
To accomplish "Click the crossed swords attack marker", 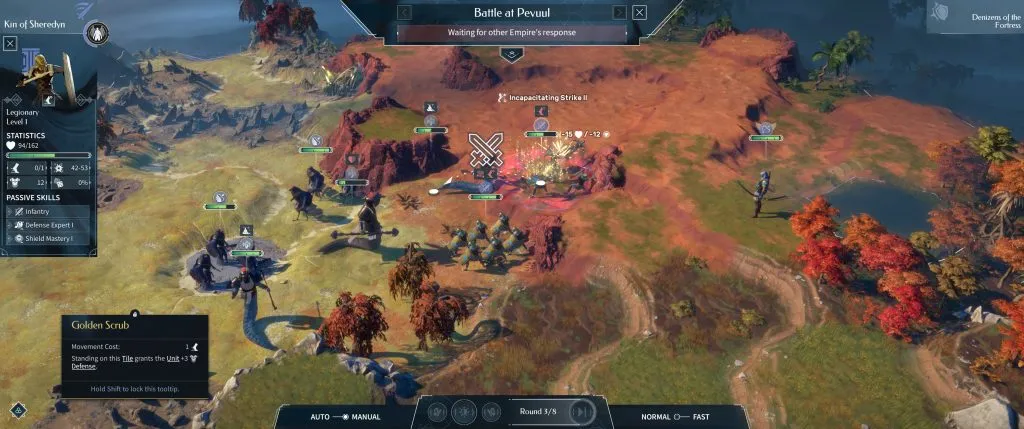I will point(485,149).
